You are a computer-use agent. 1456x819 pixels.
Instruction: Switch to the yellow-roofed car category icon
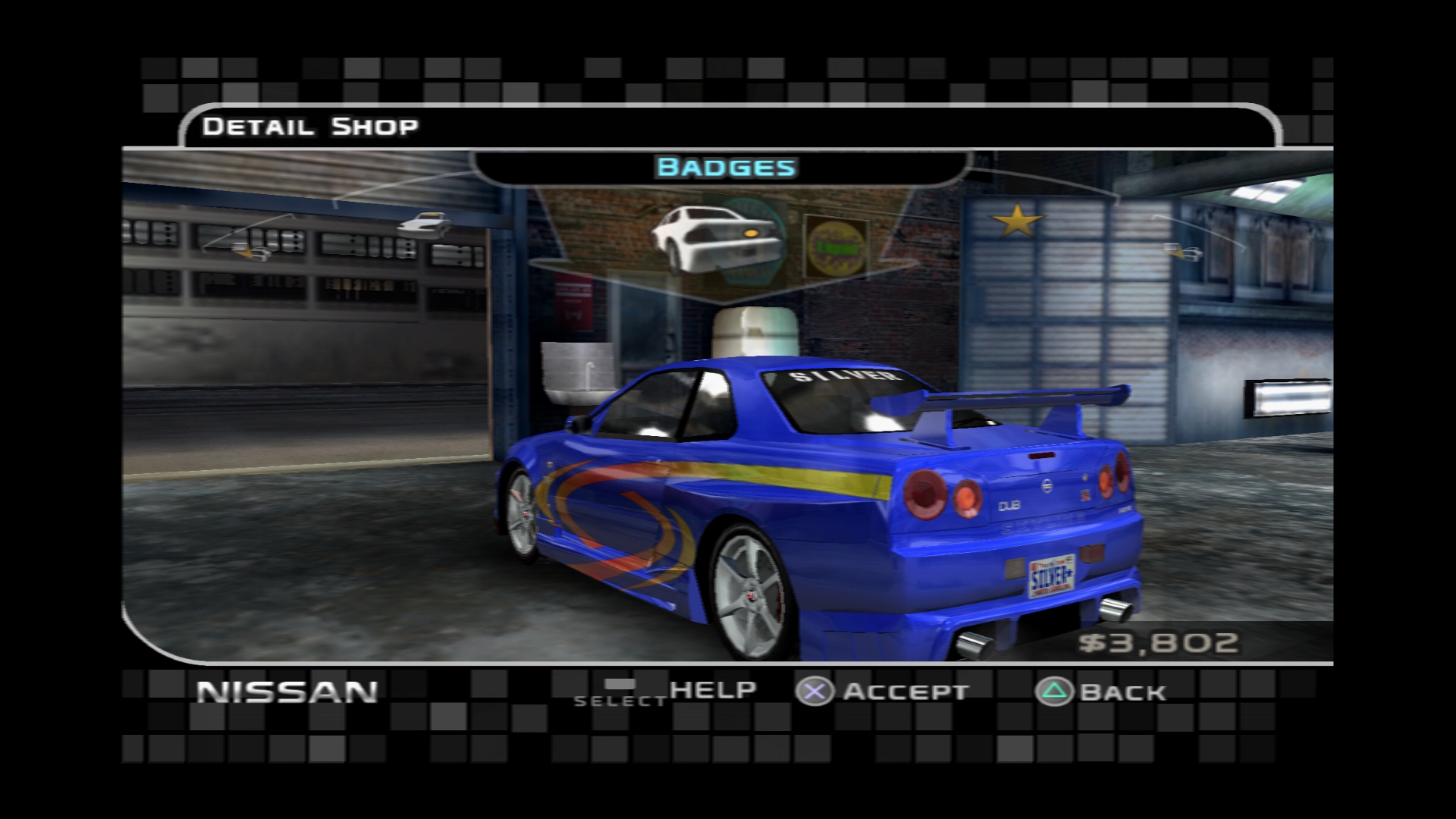423,224
